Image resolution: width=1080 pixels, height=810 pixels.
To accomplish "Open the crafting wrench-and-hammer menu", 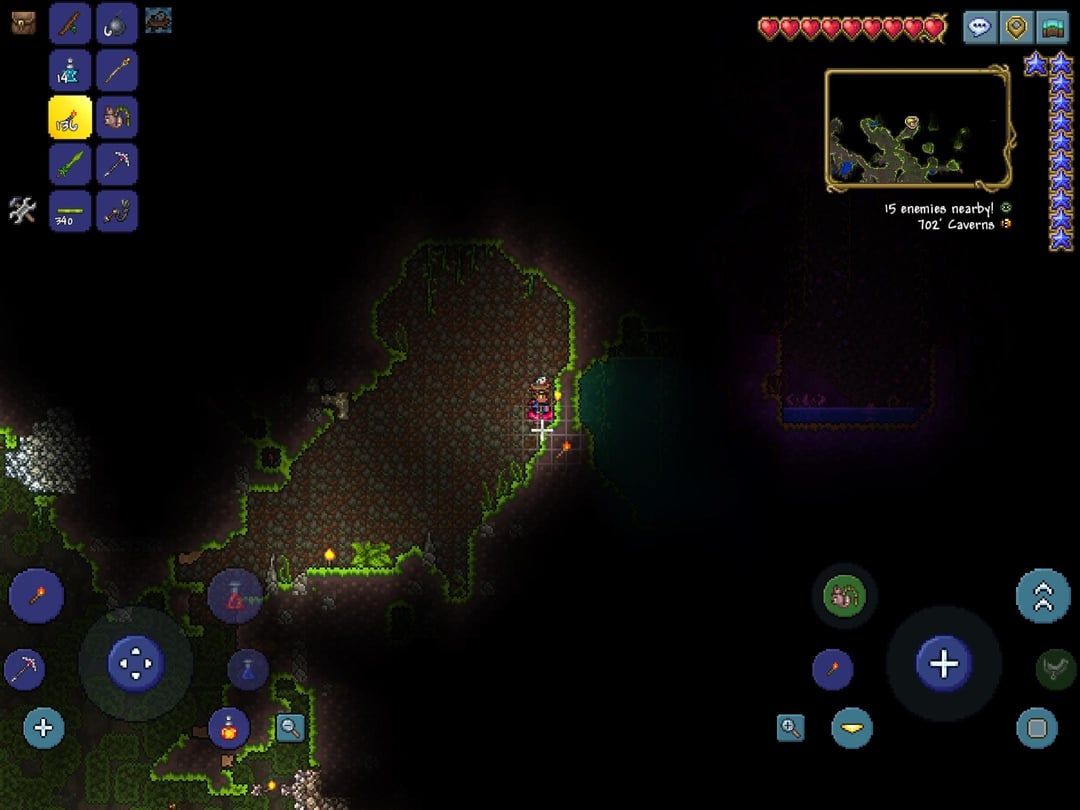I will tap(23, 210).
